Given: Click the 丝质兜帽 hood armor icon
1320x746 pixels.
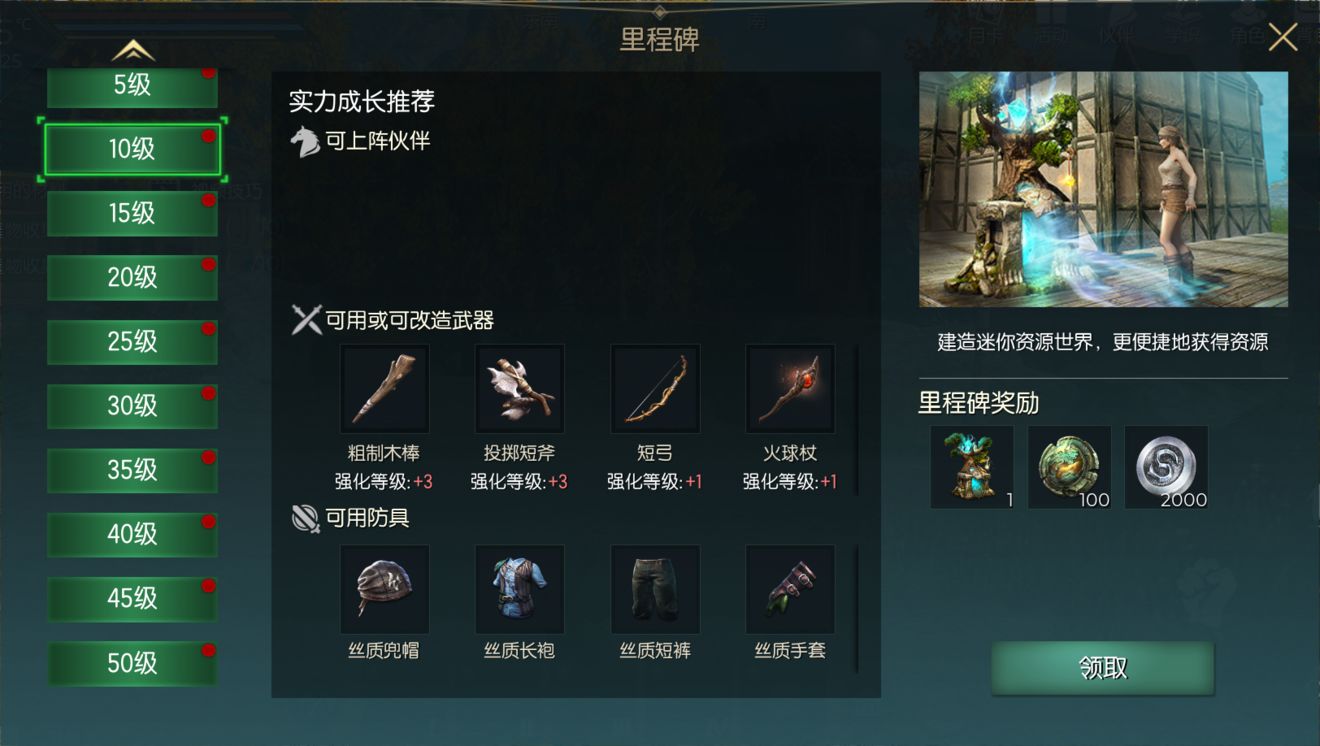Looking at the screenshot, I should [x=385, y=589].
